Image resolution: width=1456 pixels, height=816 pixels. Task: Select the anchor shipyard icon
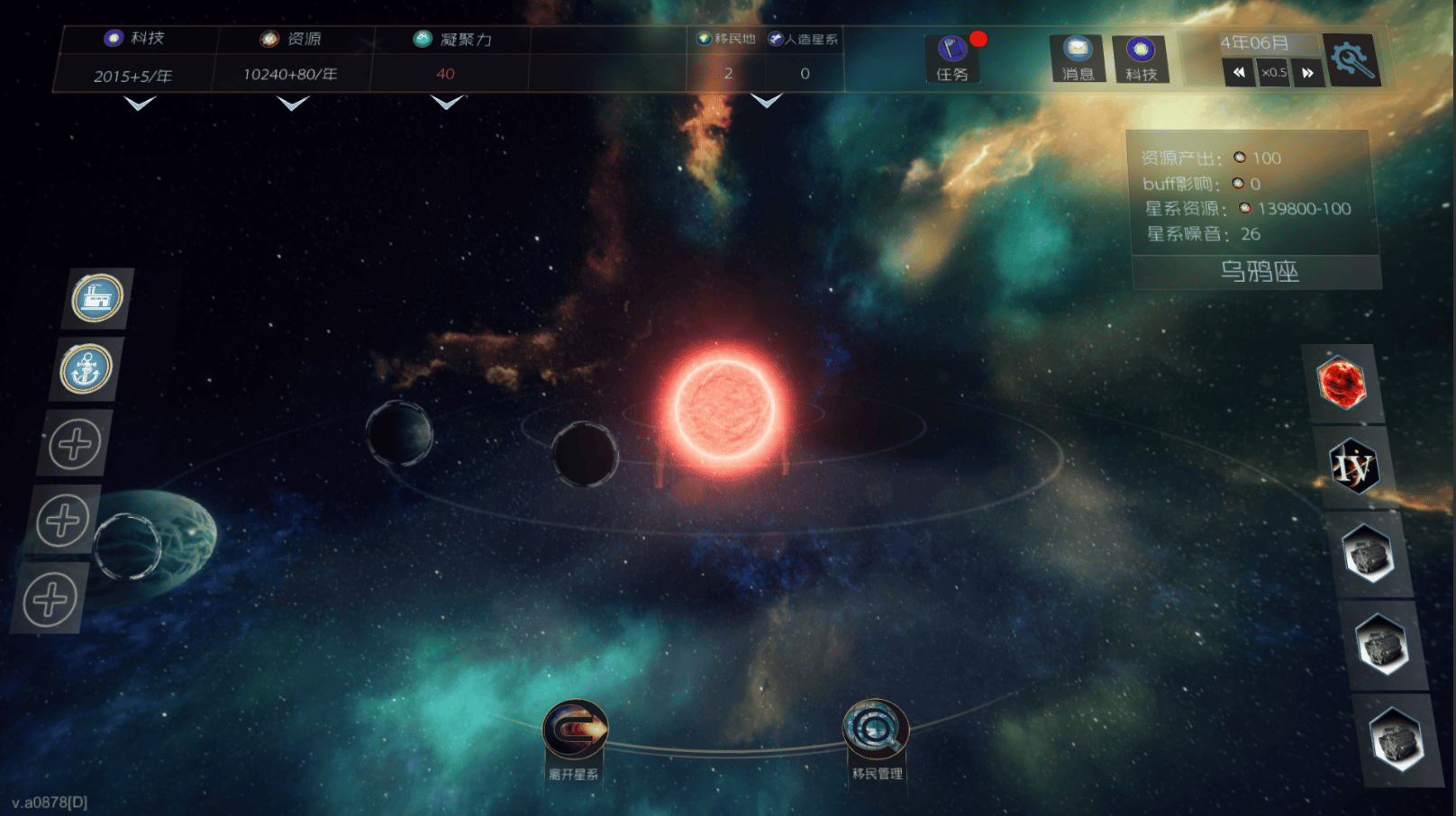pos(86,369)
